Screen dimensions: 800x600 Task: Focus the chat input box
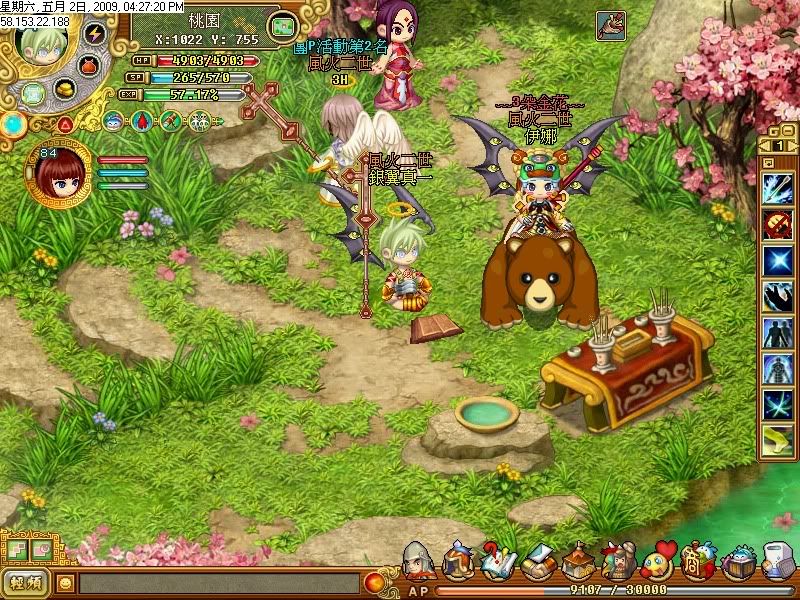point(218,582)
